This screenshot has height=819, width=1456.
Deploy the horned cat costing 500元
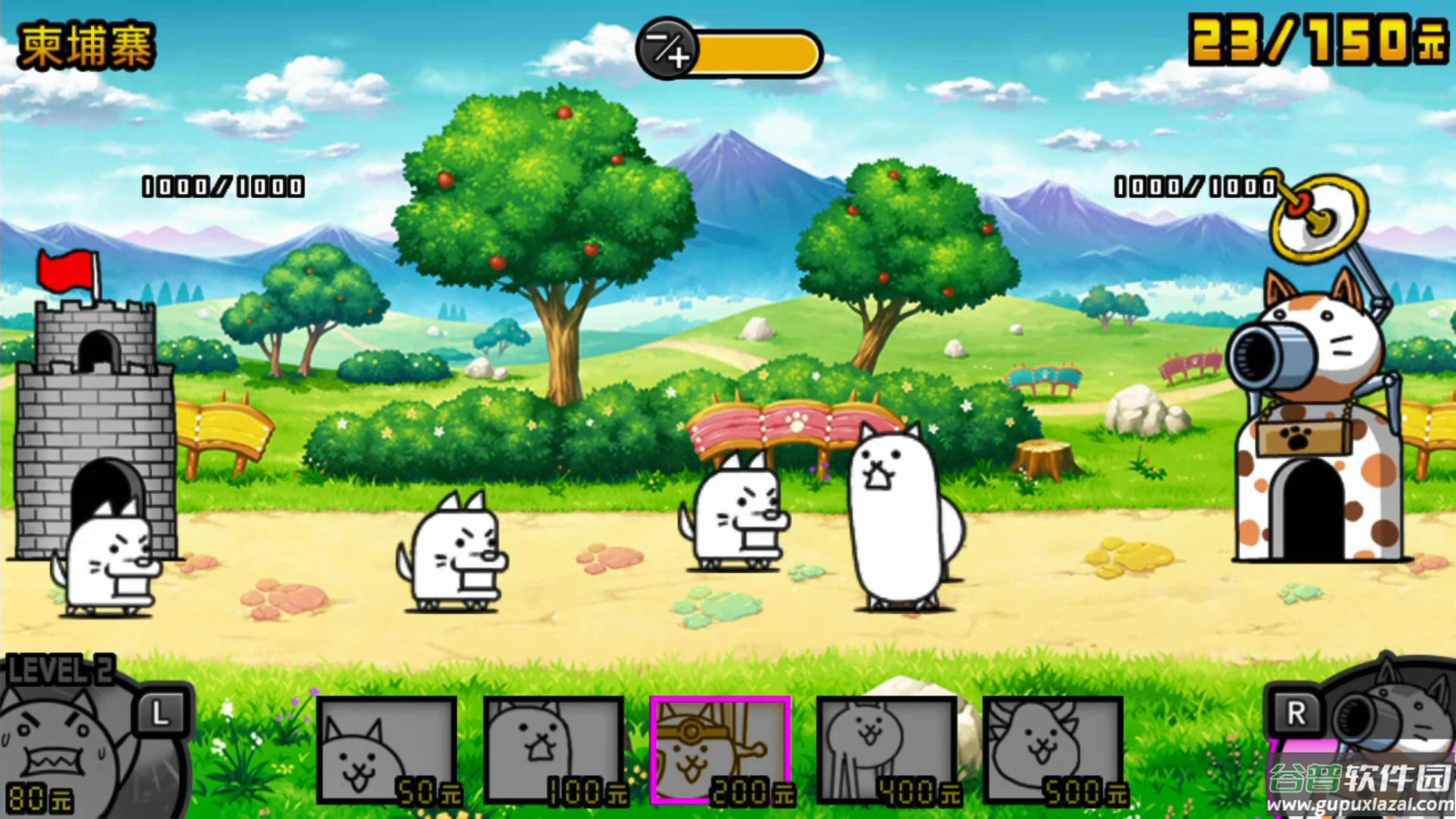click(1053, 750)
